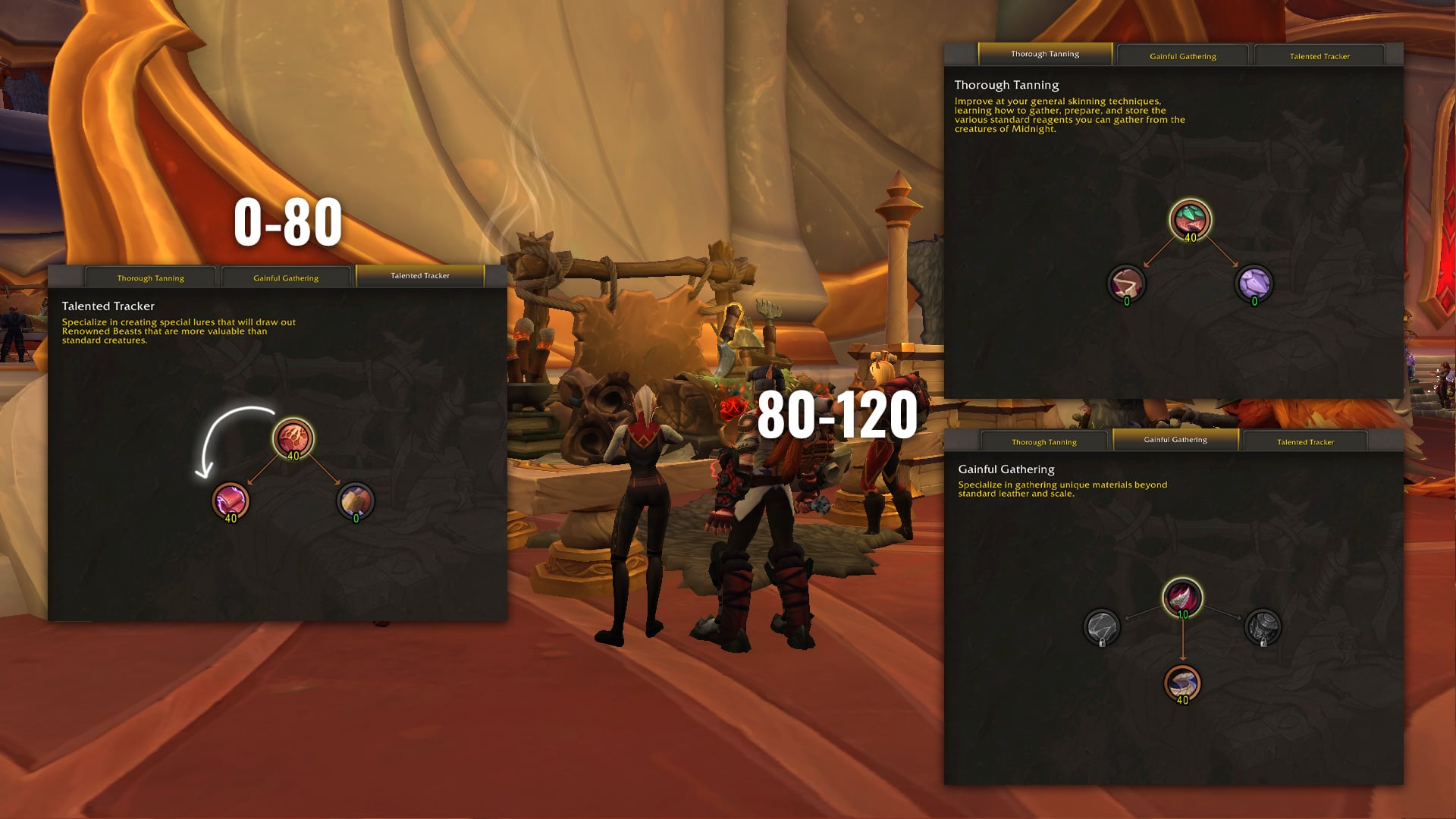Switch to Gainful Gathering tab in Talented Tracker panel

click(286, 278)
